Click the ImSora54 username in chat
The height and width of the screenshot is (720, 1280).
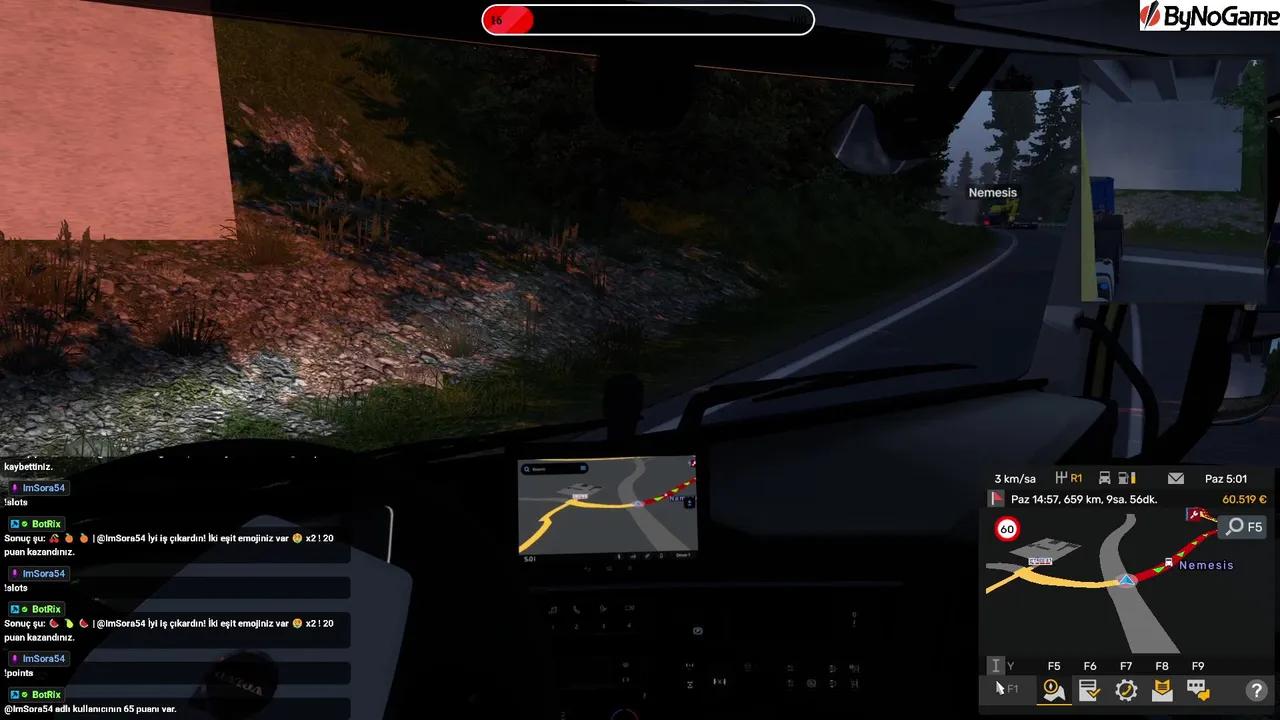pyautogui.click(x=44, y=487)
